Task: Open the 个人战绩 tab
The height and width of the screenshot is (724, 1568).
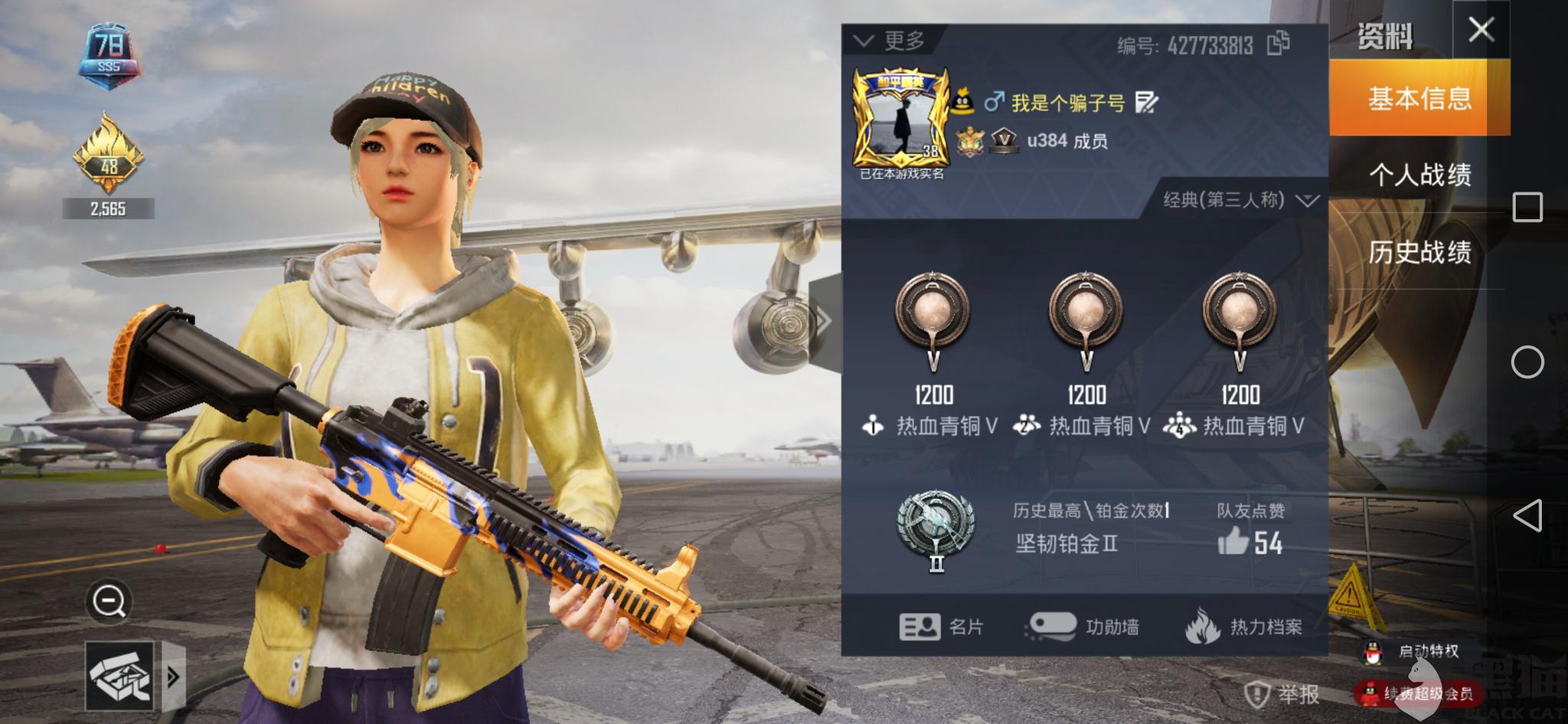Action: click(x=1419, y=175)
